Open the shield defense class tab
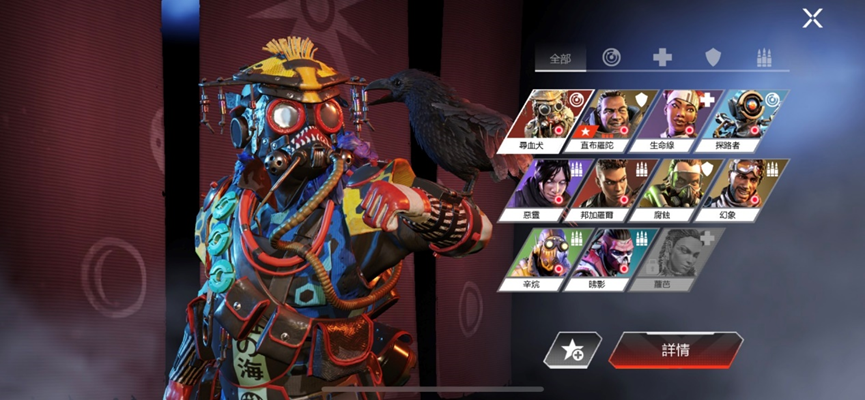 click(713, 58)
